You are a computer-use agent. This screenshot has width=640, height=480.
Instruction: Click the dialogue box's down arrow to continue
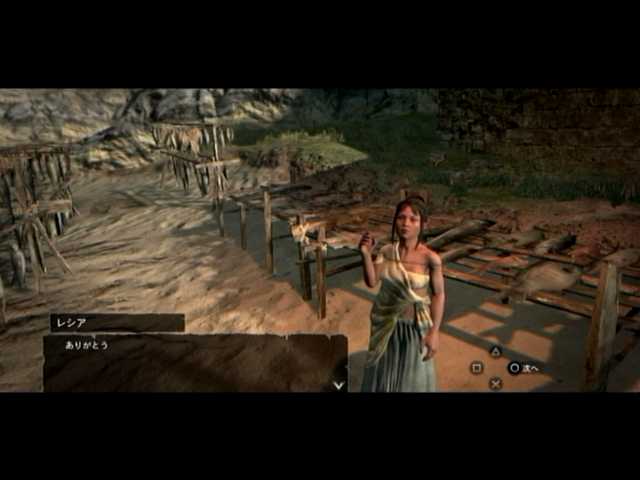click(x=338, y=384)
